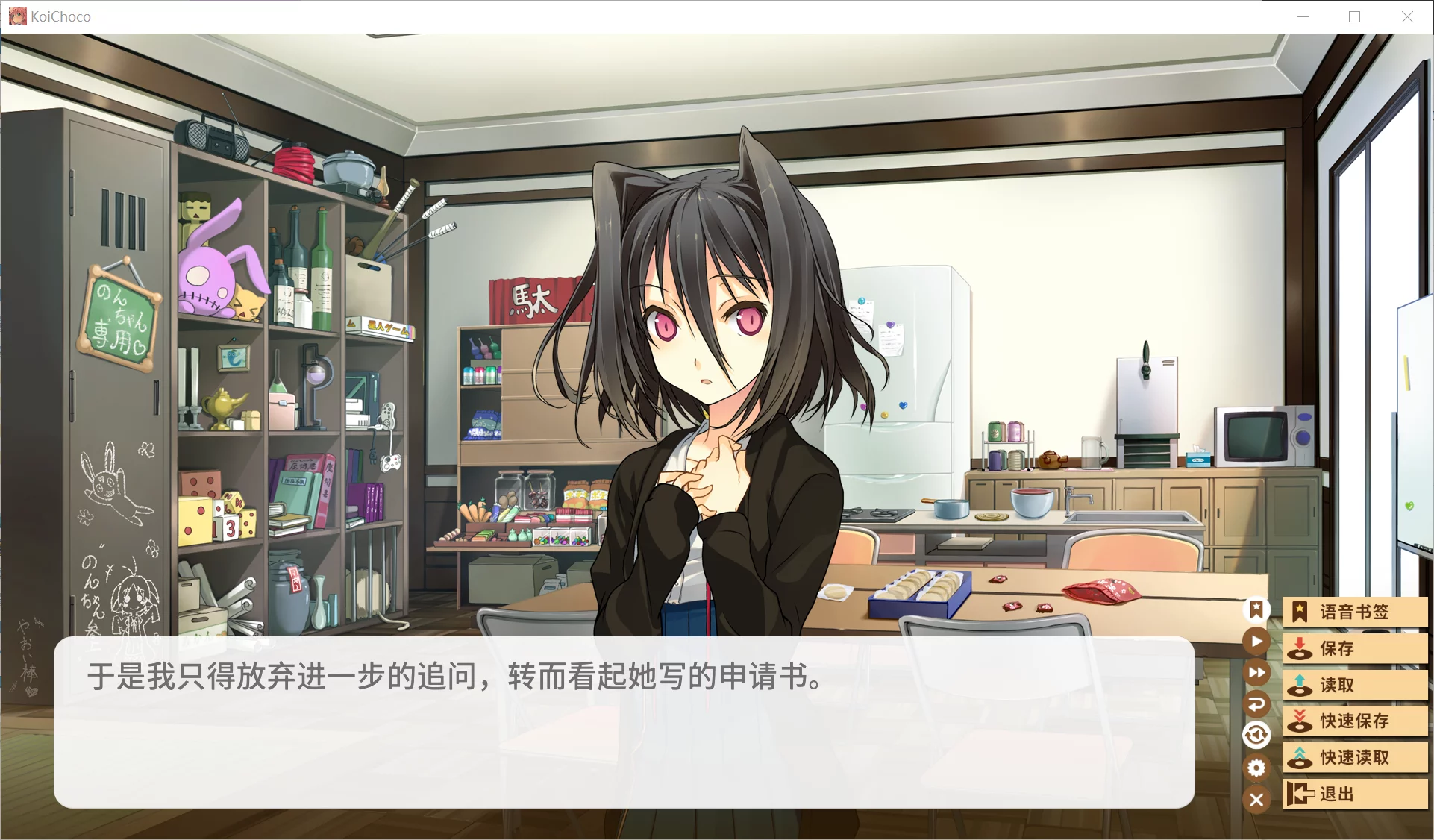Open the backlog with the return arrow icon
Image resolution: width=1434 pixels, height=840 pixels.
1256,703
